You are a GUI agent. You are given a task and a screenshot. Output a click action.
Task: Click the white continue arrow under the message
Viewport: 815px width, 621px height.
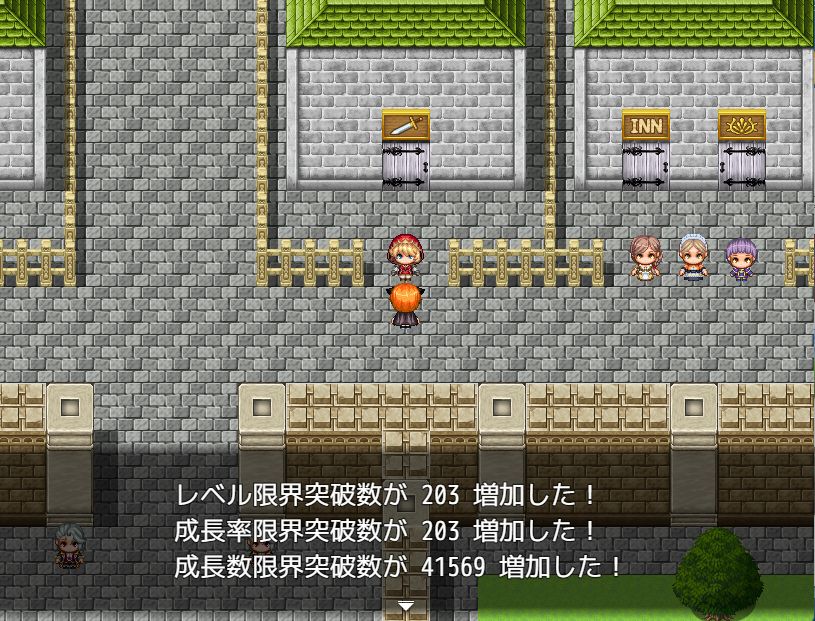click(x=406, y=606)
